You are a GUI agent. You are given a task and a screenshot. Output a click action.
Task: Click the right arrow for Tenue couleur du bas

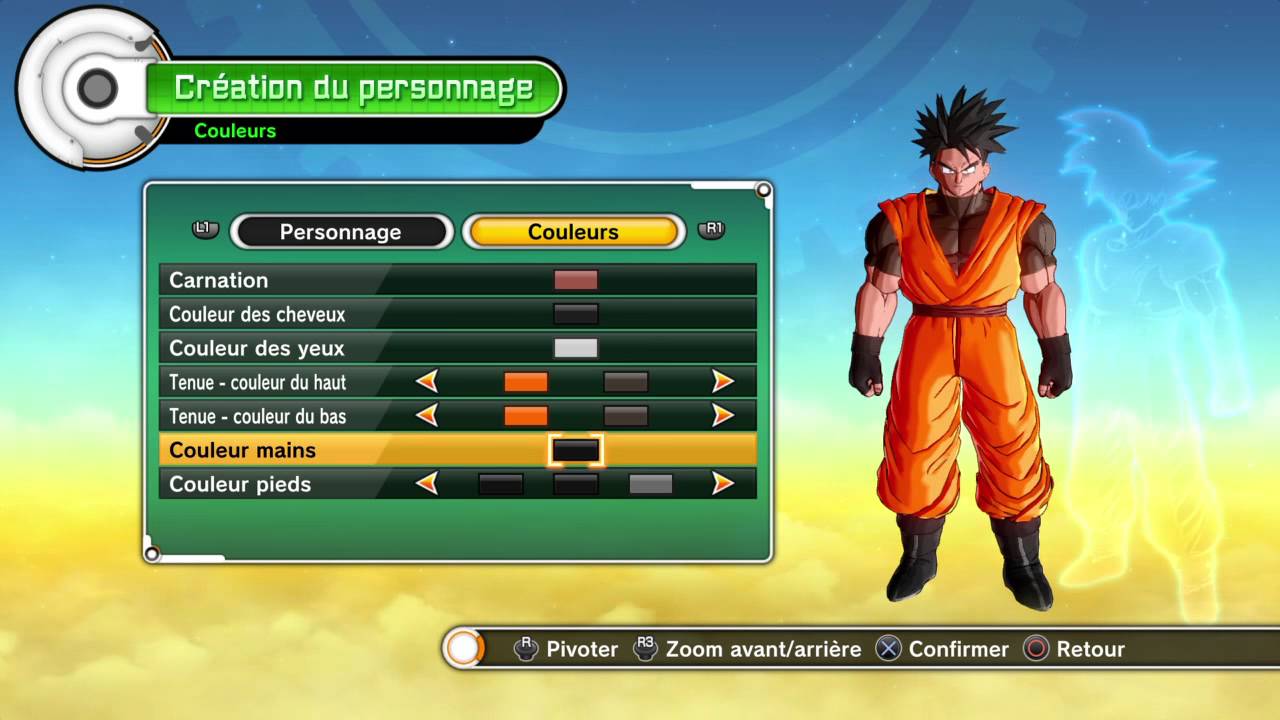coord(725,415)
